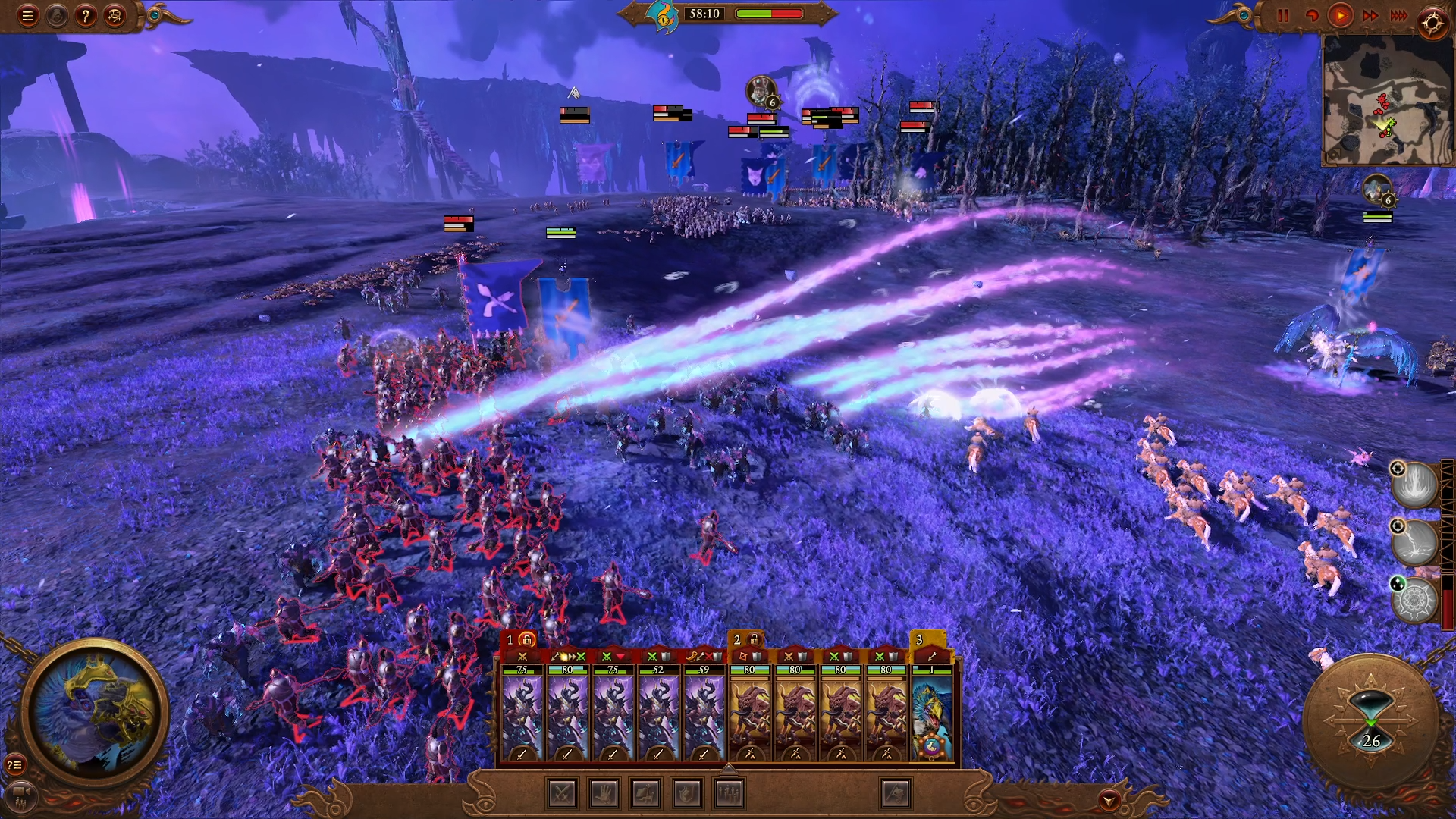Enable autocast reticle on the lightning spell
The image size is (1456, 819).
click(x=1398, y=525)
